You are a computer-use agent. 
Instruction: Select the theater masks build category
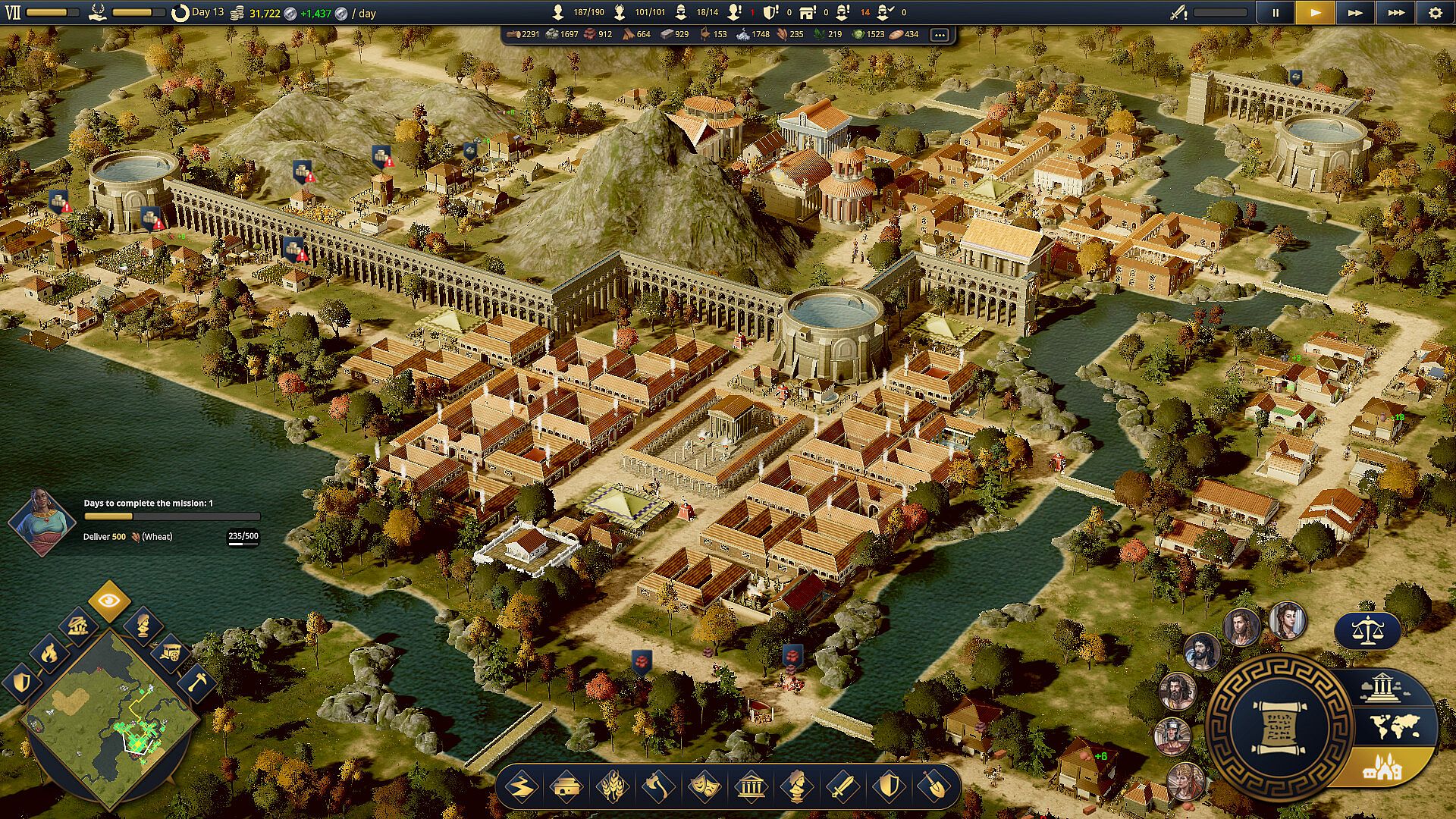coord(704,787)
